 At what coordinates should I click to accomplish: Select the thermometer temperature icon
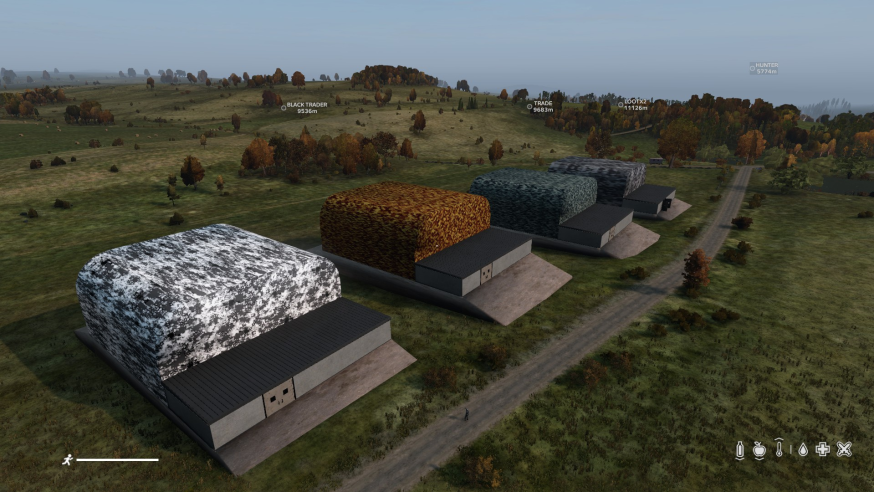[779, 450]
